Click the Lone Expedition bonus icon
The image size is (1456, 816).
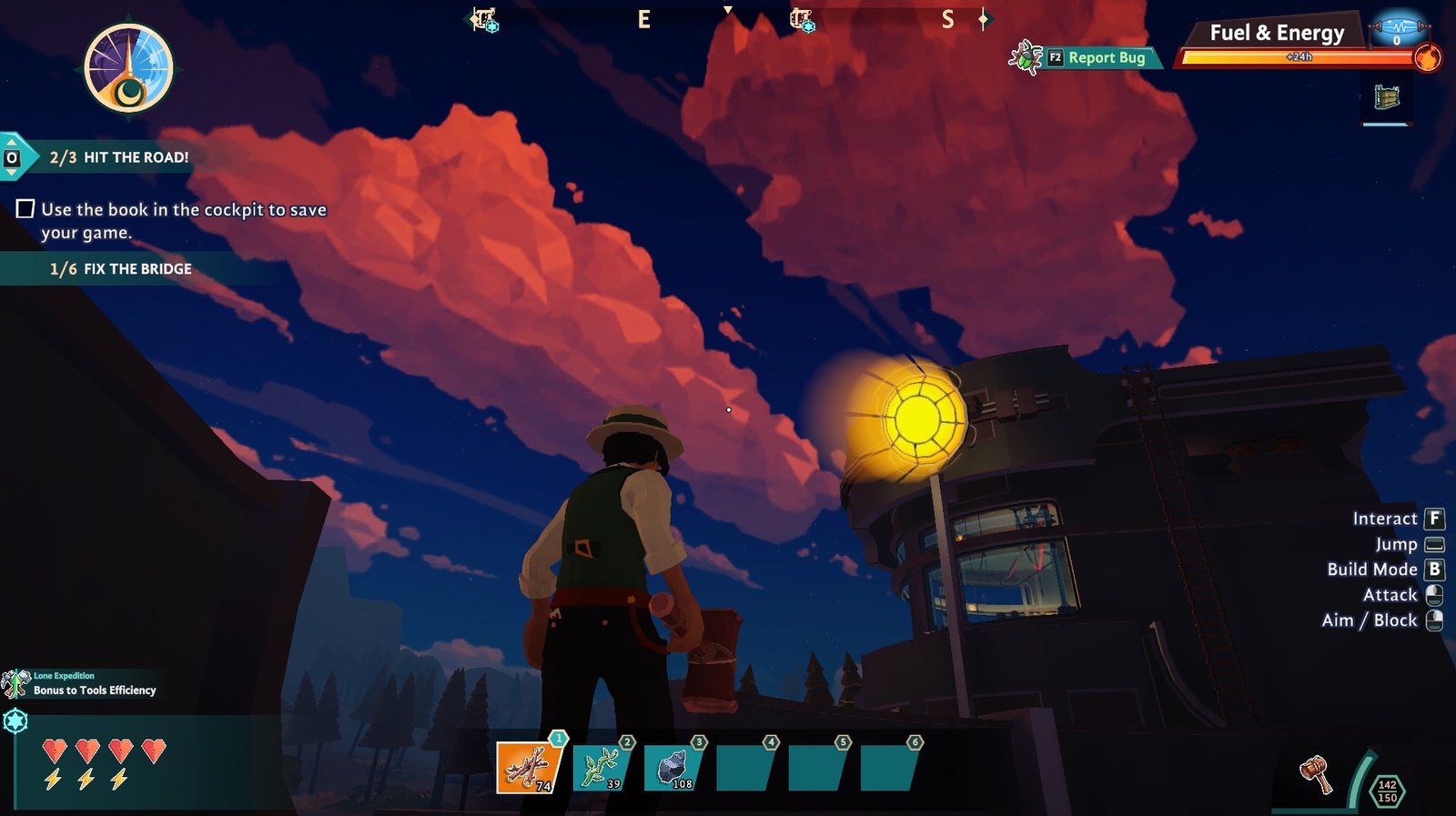15,683
